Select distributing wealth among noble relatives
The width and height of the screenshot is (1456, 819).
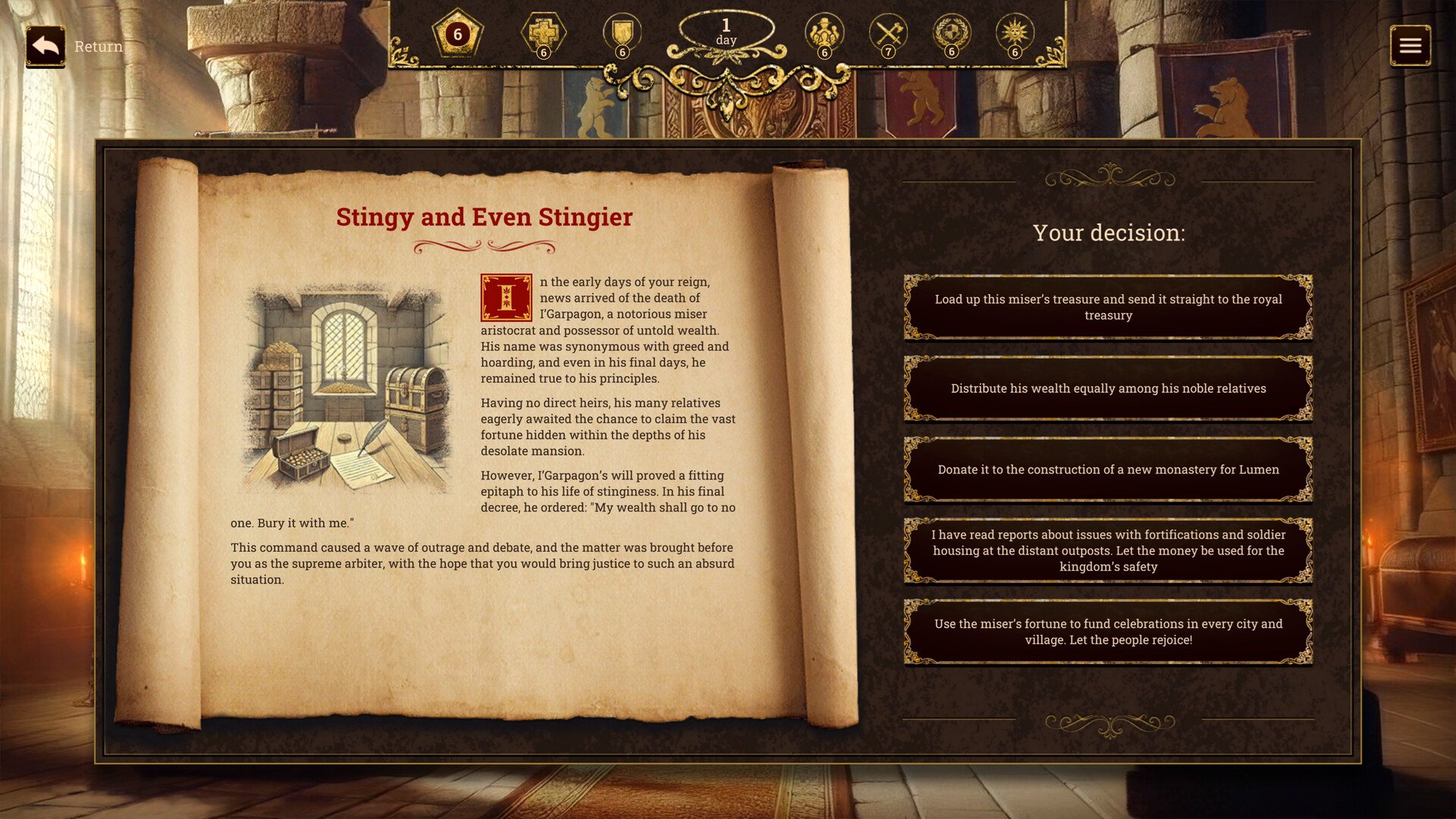coord(1108,388)
